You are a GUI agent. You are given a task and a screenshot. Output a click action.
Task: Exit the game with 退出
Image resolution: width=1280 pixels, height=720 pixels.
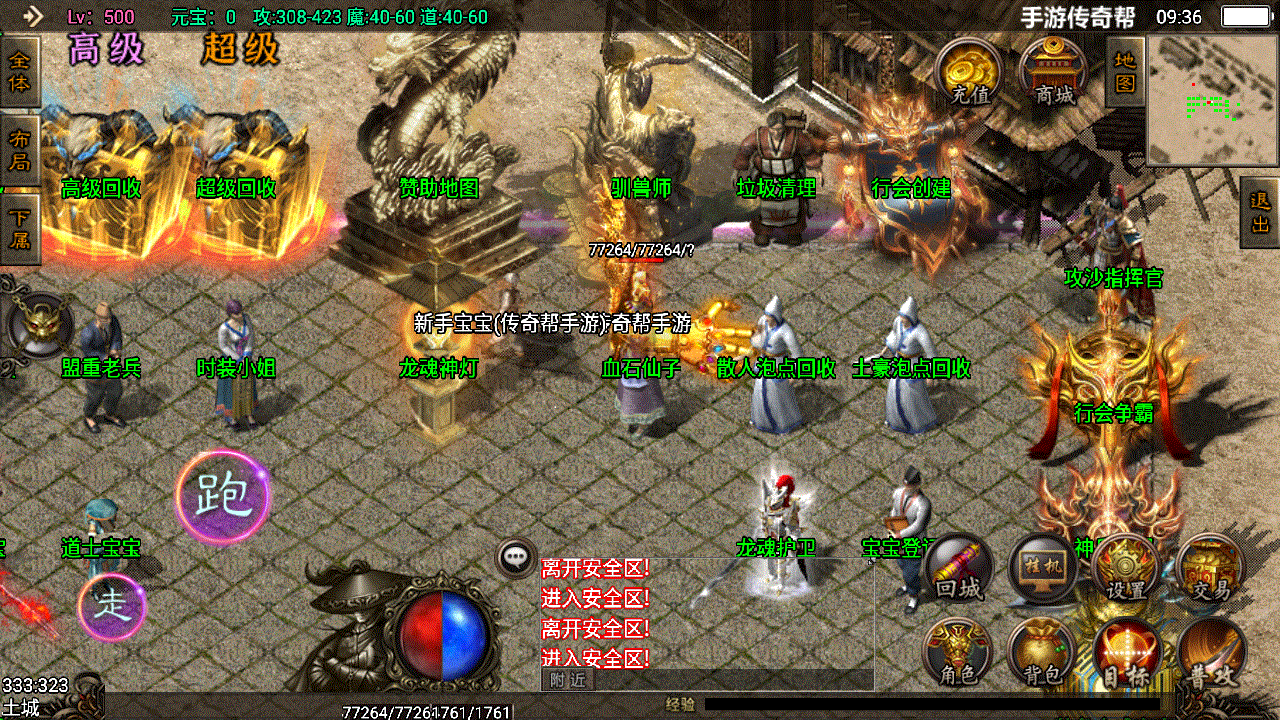pyautogui.click(x=1260, y=212)
